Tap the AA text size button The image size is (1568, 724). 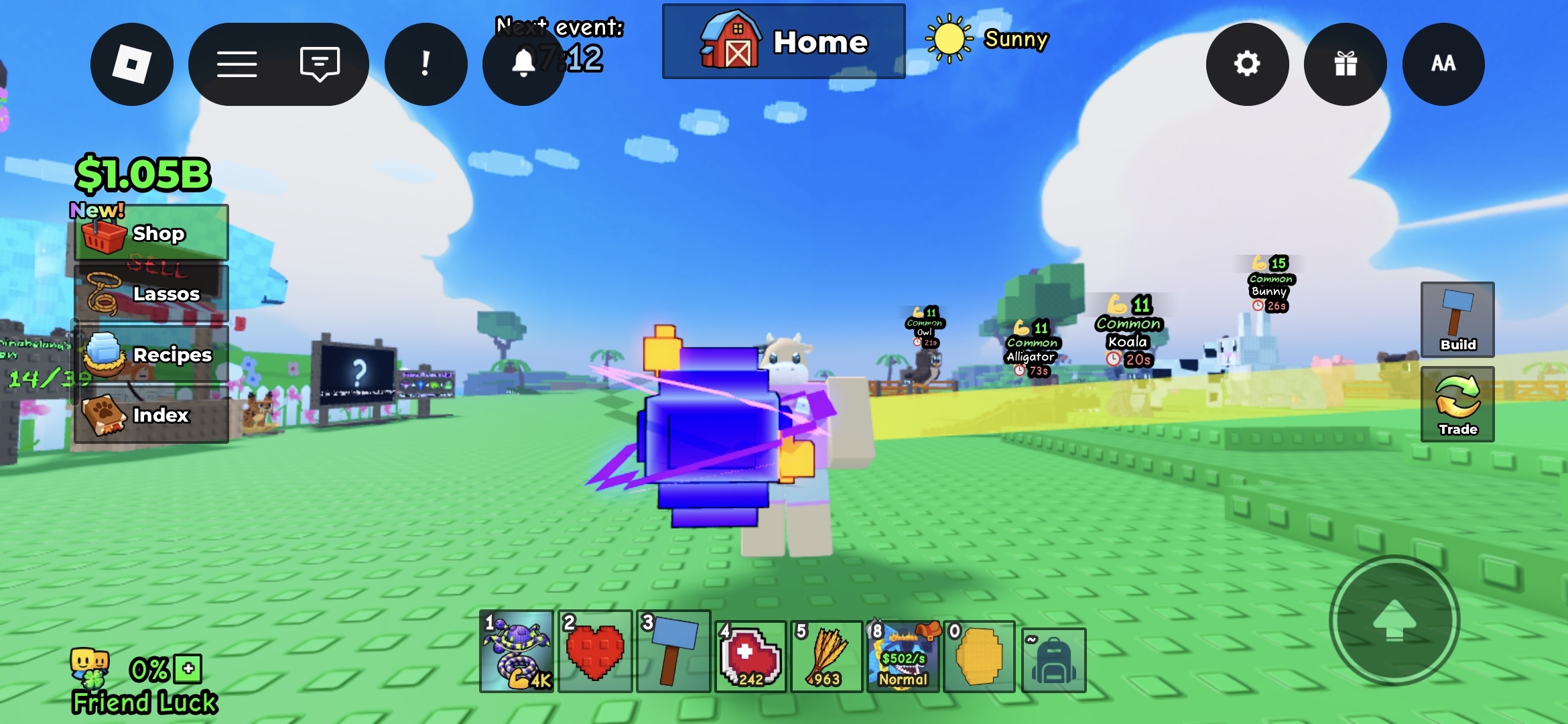[x=1443, y=64]
